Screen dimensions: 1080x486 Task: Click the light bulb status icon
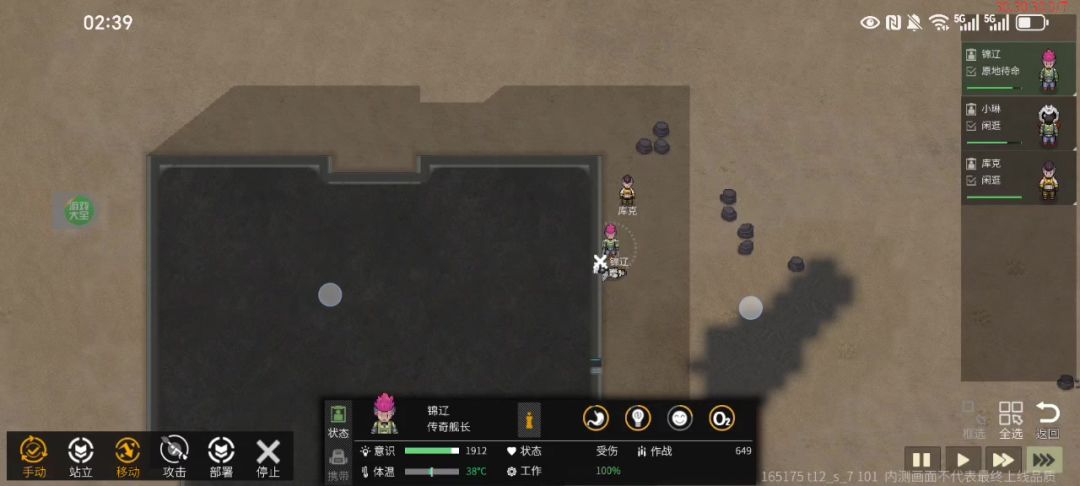(x=638, y=418)
